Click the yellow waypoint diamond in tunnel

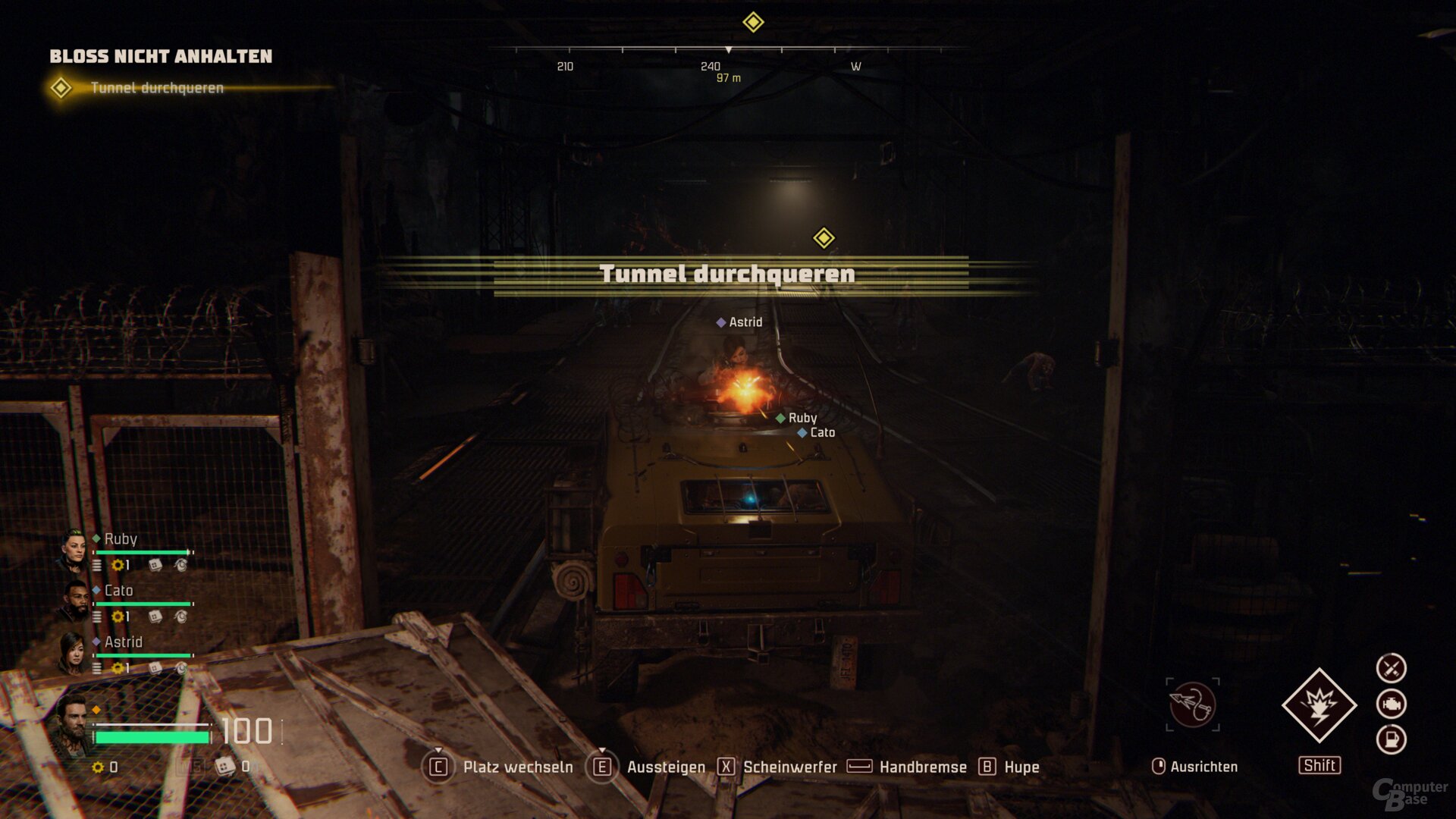(824, 238)
